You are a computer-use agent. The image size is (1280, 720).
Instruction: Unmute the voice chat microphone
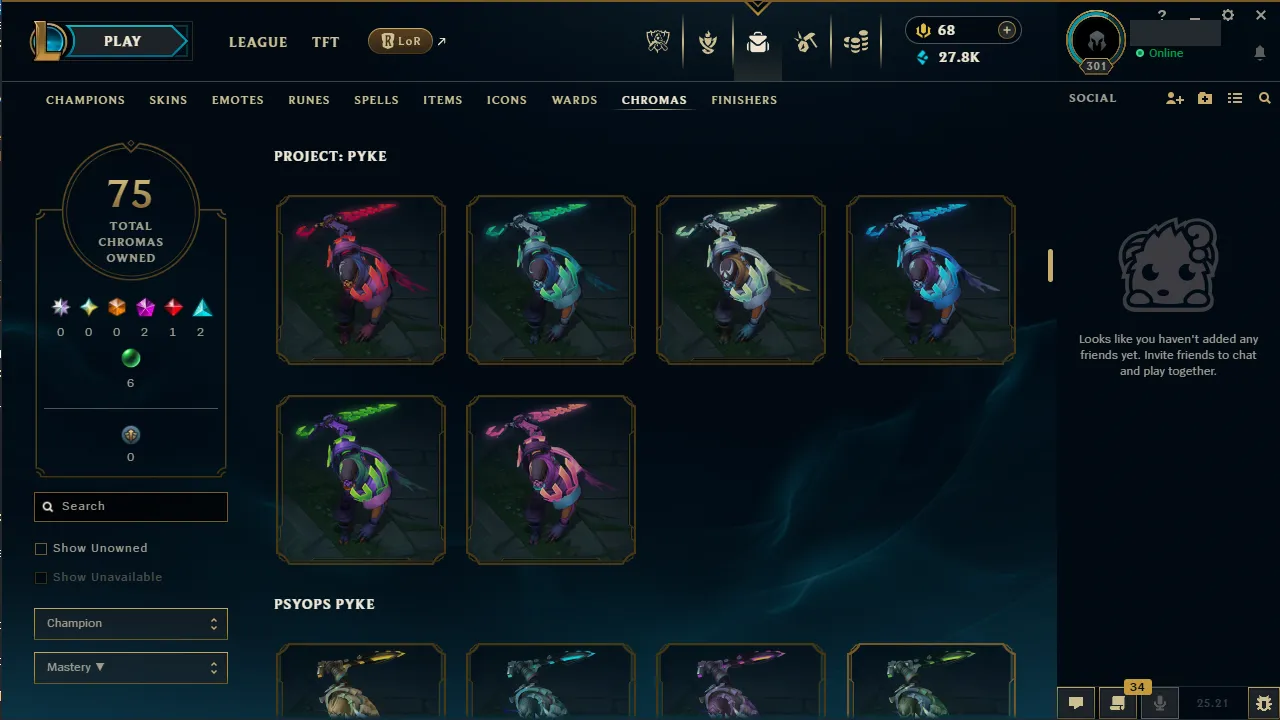(1159, 703)
